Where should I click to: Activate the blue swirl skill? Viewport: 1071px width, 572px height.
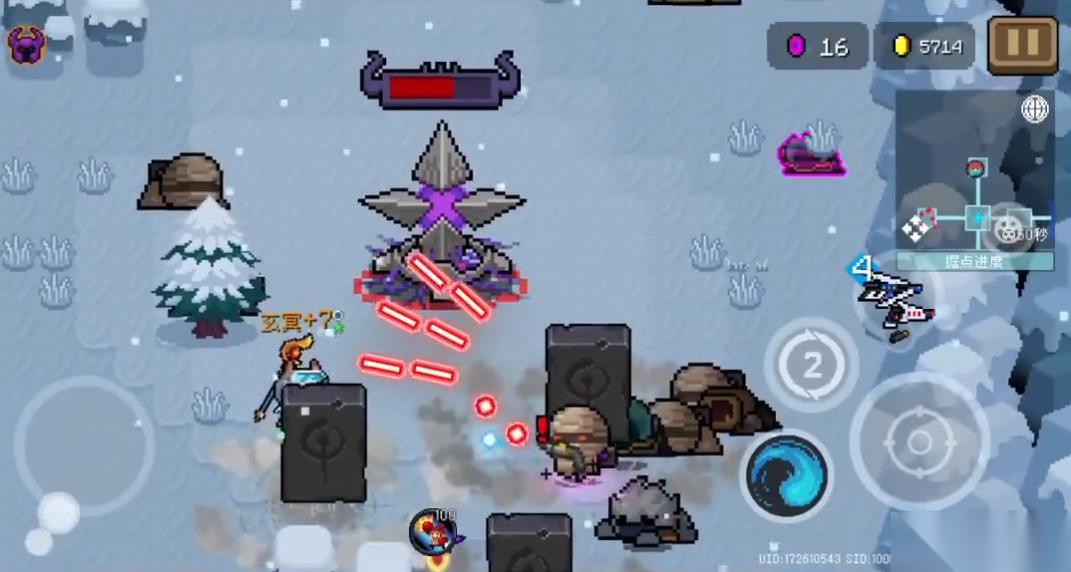787,474
